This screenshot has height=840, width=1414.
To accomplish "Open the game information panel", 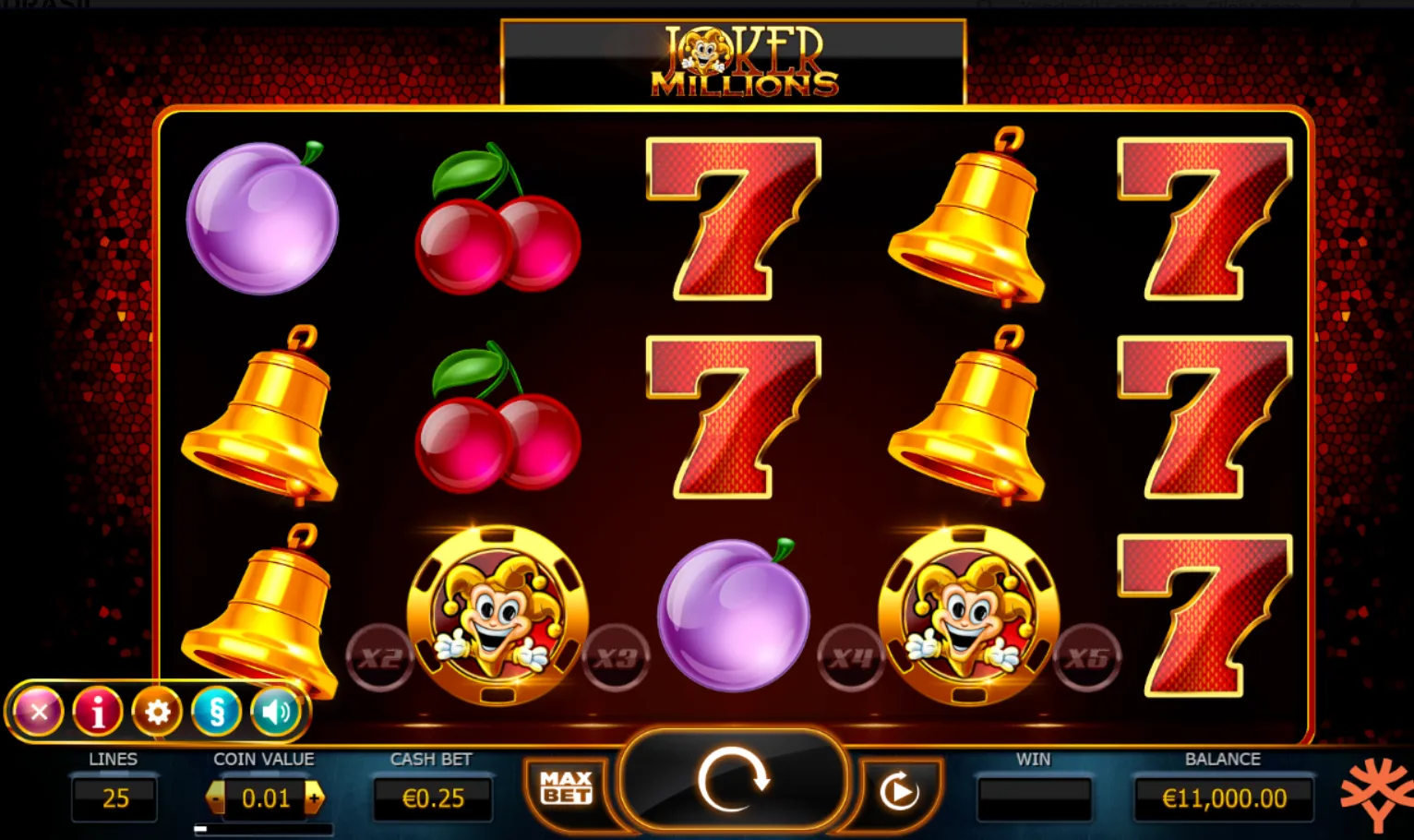I will pyautogui.click(x=98, y=711).
